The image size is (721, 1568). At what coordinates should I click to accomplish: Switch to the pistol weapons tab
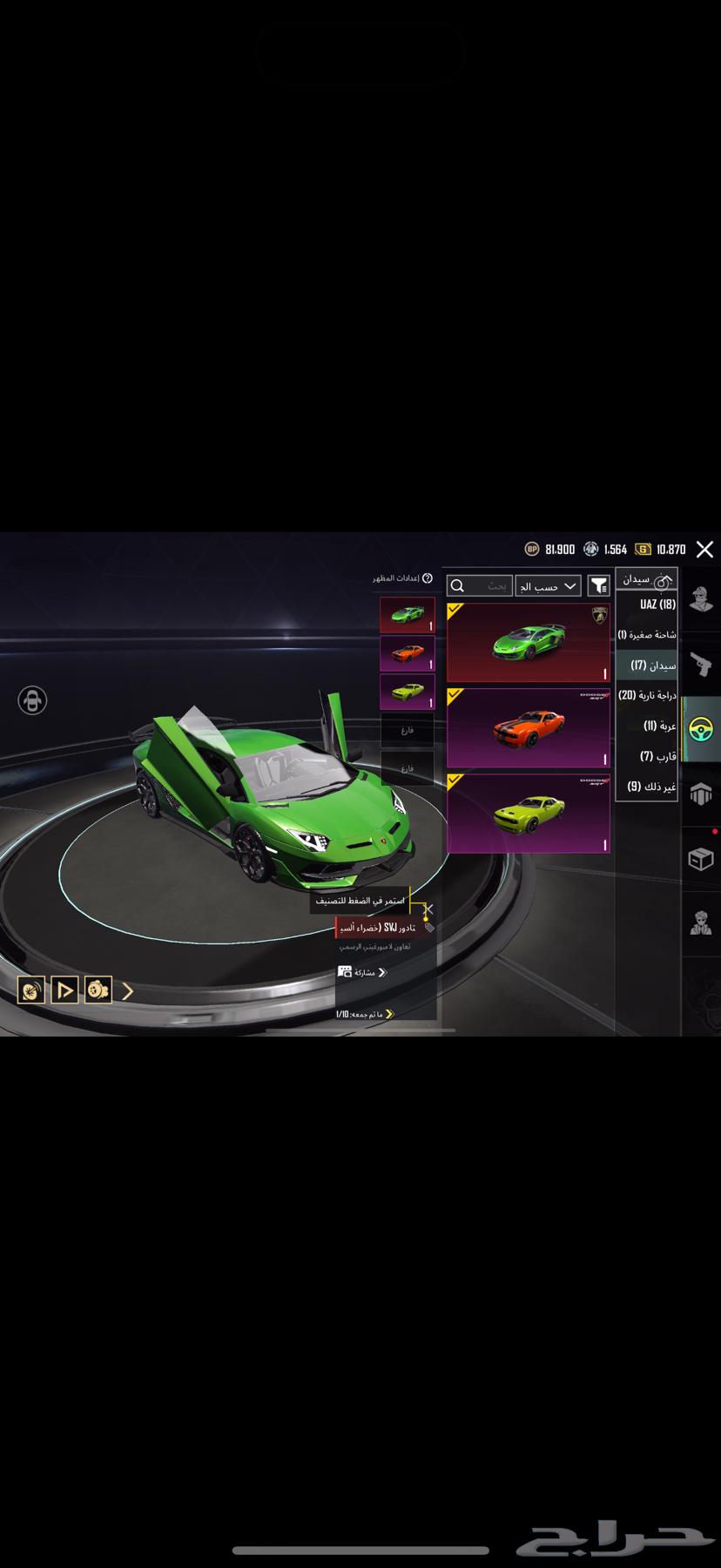coord(700,665)
